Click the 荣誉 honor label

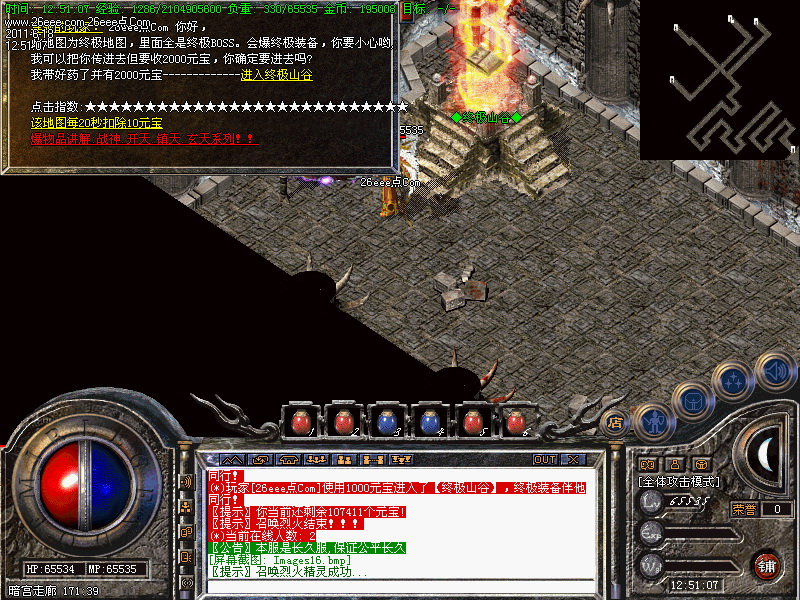[x=743, y=509]
